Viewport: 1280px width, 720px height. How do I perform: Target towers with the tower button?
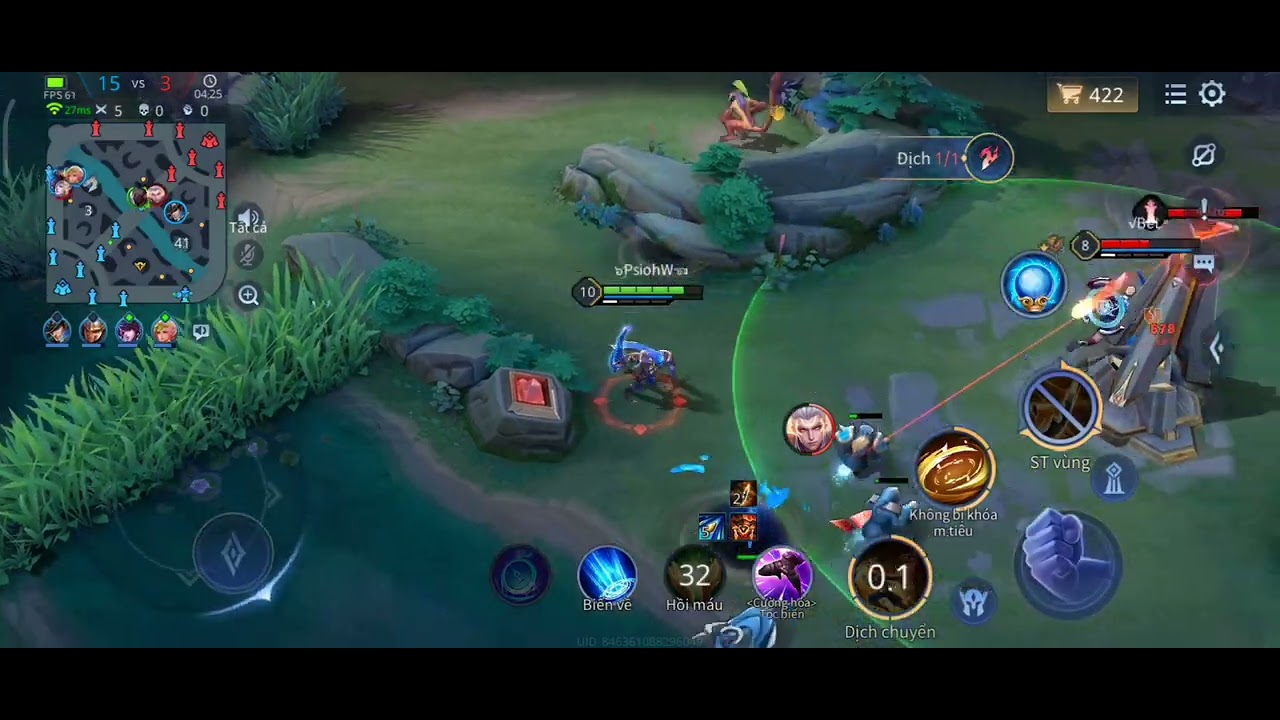coord(1114,480)
